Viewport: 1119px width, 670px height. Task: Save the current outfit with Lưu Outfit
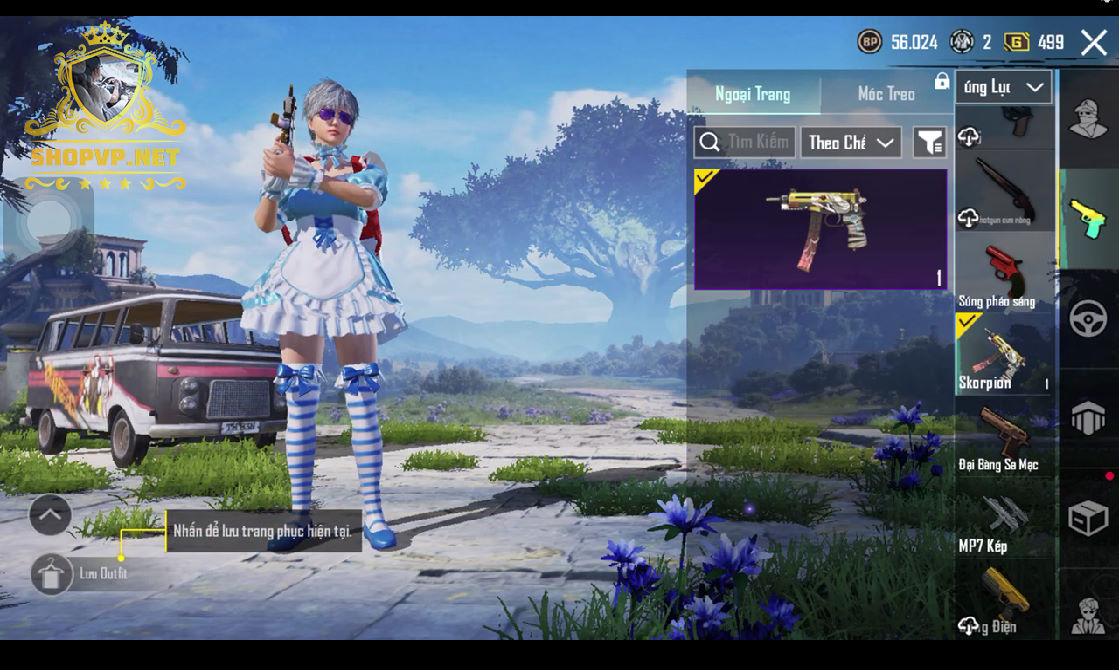[52, 574]
